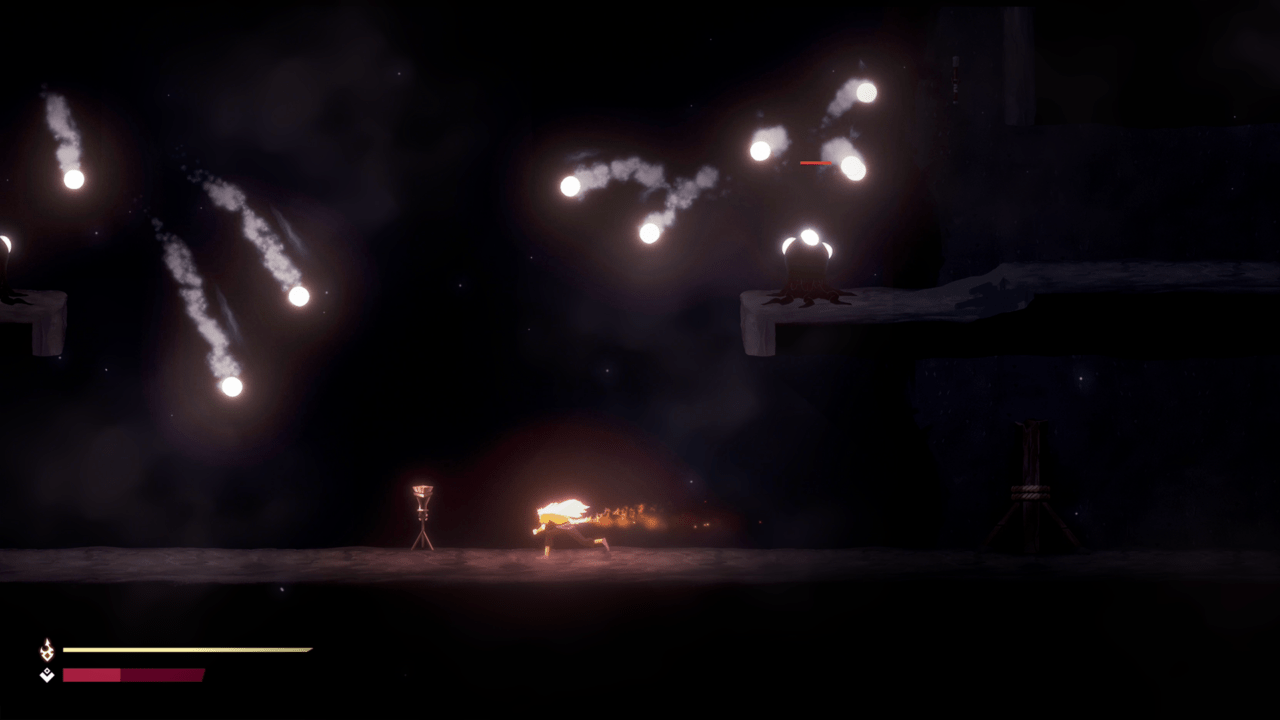Toggle the glowing projectile in the top-right corner
The height and width of the screenshot is (720, 1280).
[x=866, y=92]
